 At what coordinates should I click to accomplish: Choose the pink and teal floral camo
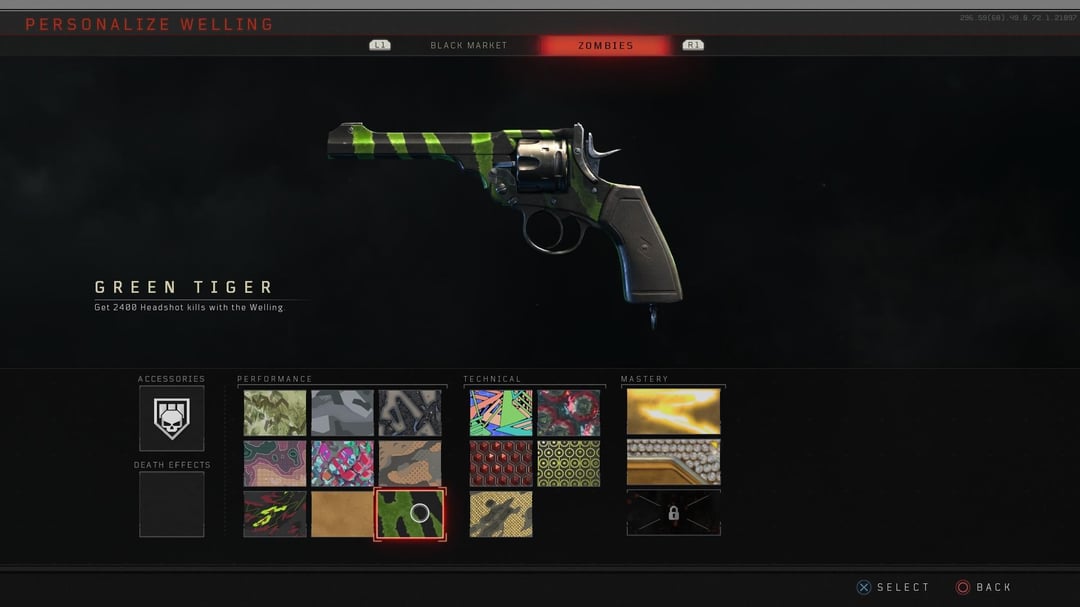342,463
